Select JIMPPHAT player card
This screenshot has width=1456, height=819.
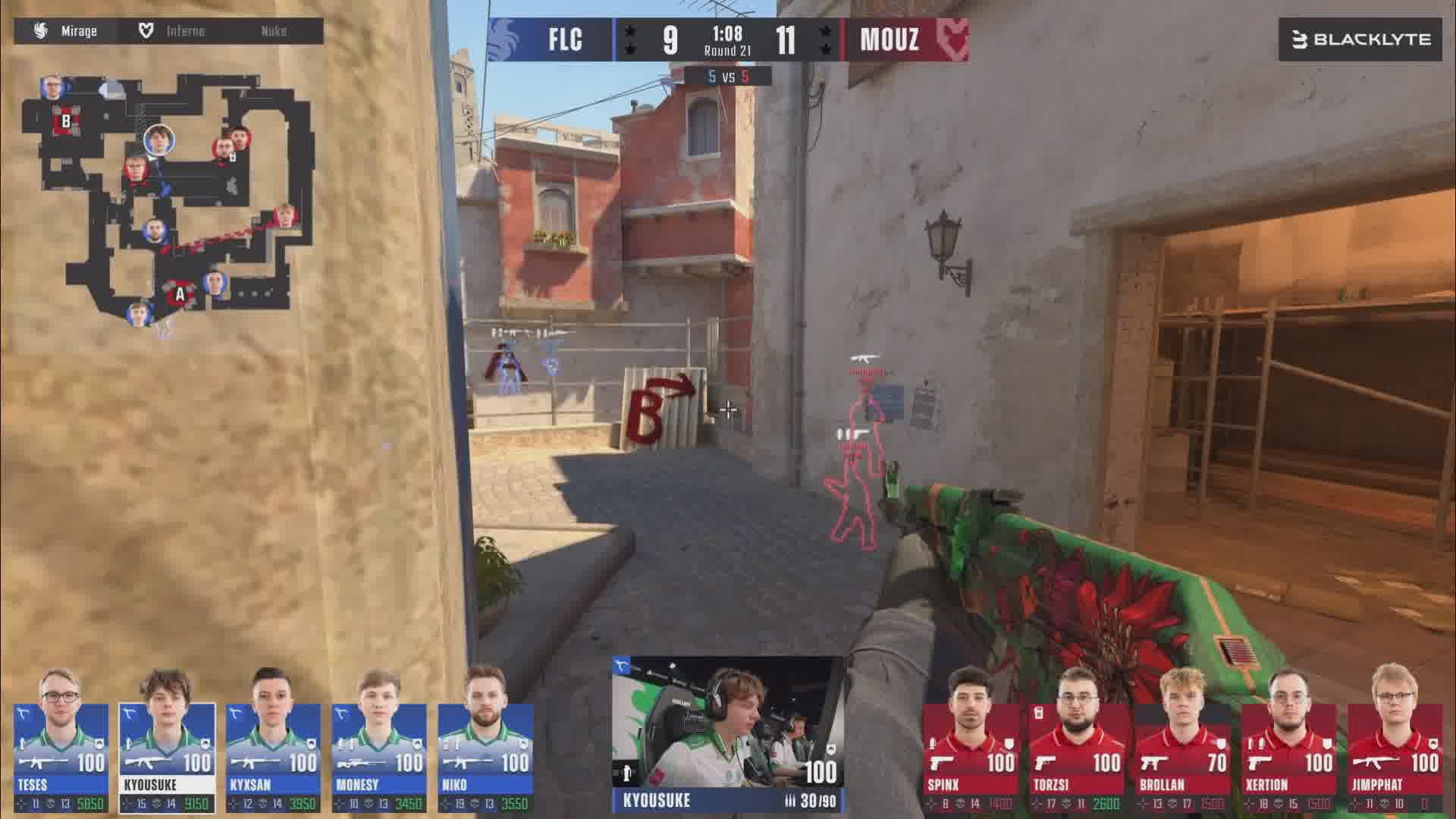(x=1395, y=756)
